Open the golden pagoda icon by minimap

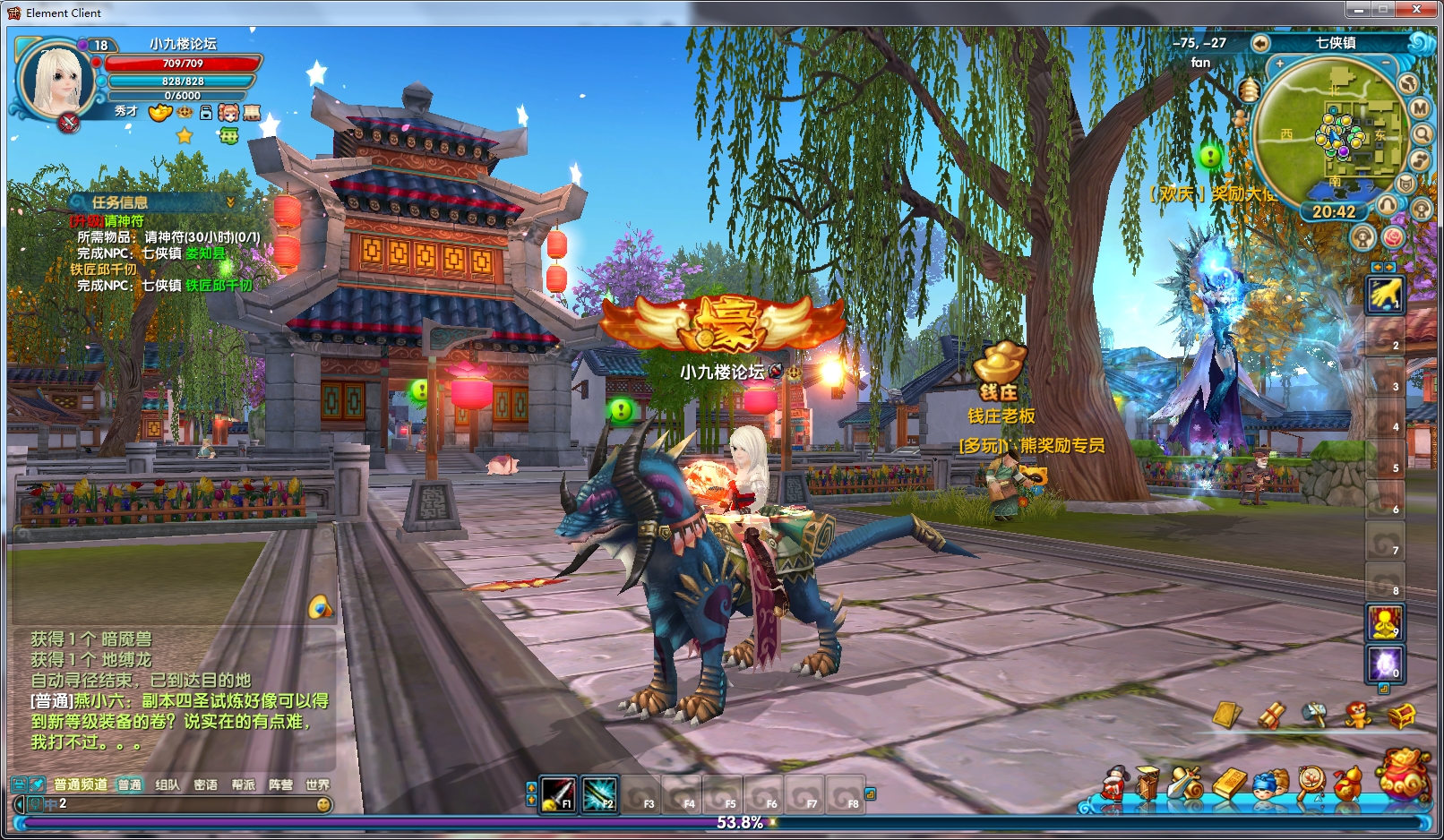1249,90
